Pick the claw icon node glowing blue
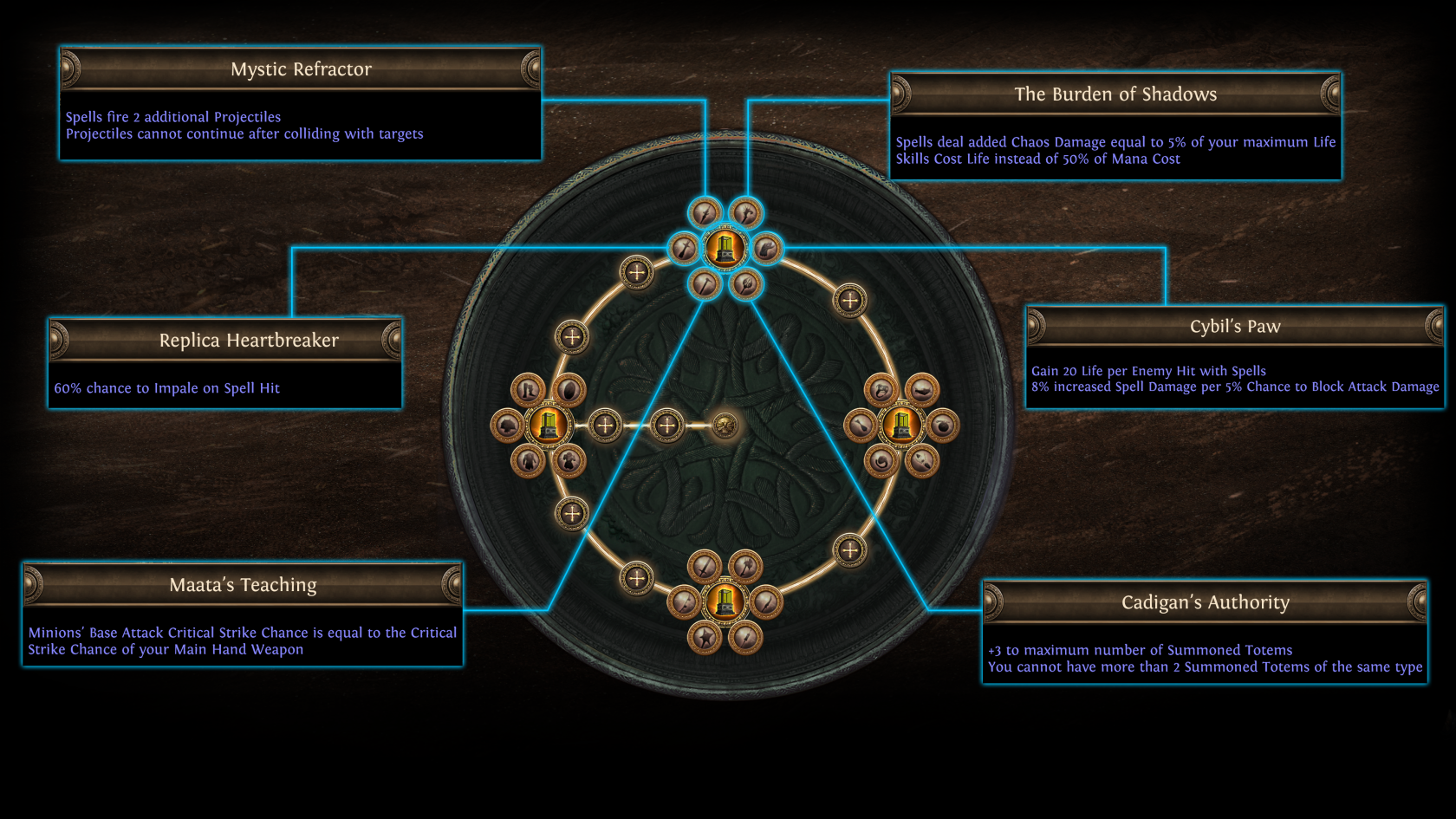 pos(766,250)
